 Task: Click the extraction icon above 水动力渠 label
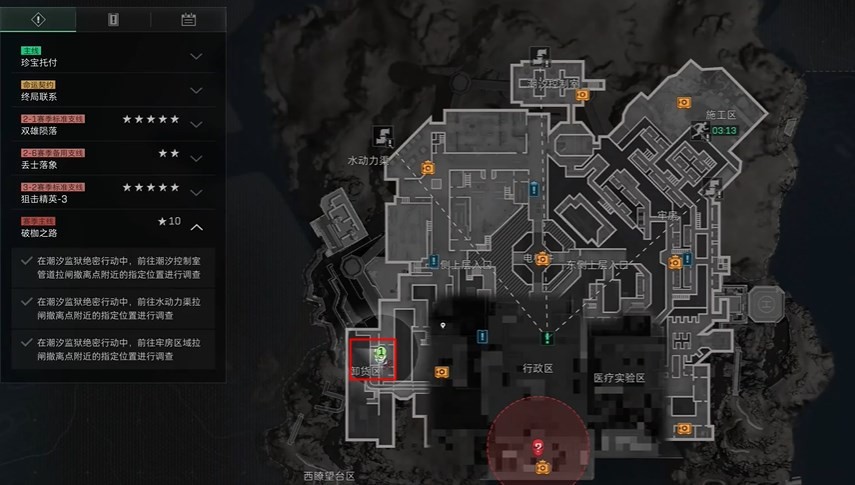click(381, 133)
